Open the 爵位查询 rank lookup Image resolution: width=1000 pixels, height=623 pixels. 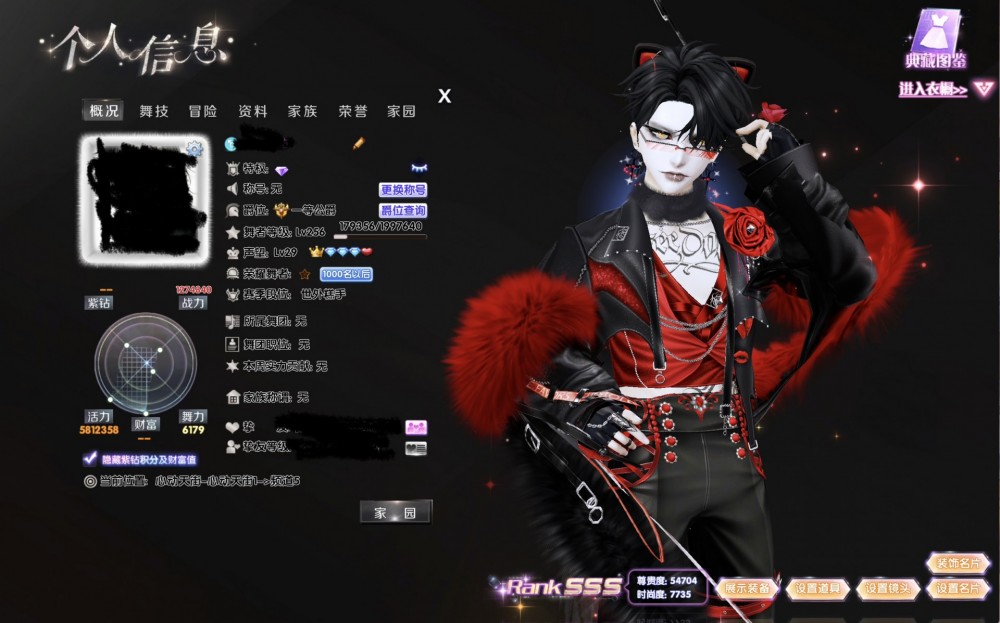tap(403, 211)
